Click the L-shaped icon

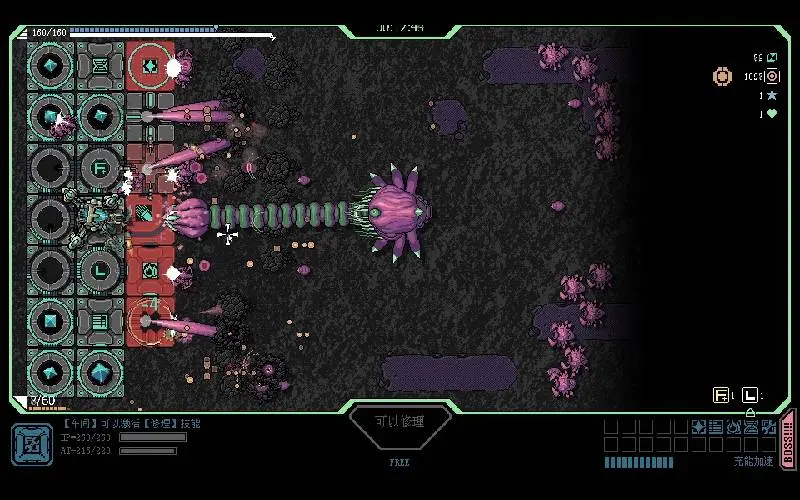[751, 395]
